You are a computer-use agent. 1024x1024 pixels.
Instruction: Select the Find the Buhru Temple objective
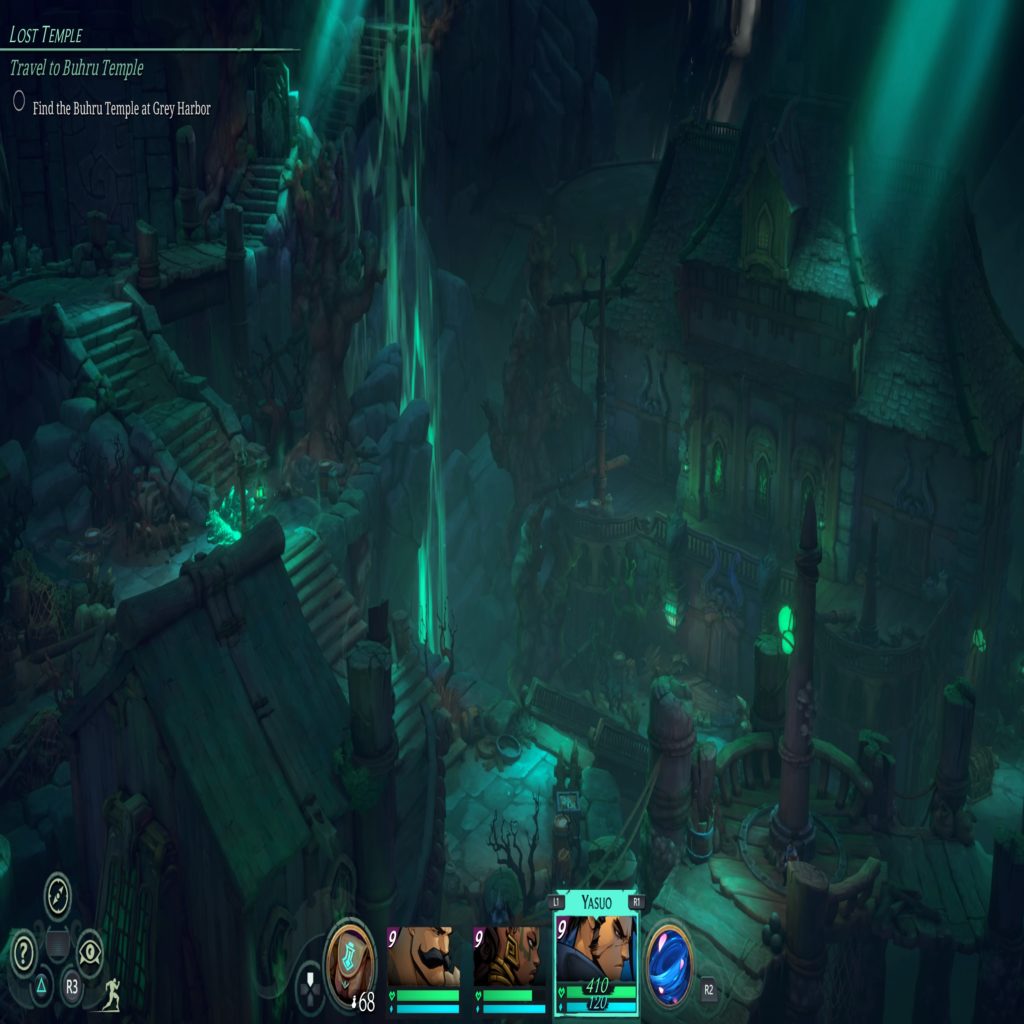tap(121, 108)
